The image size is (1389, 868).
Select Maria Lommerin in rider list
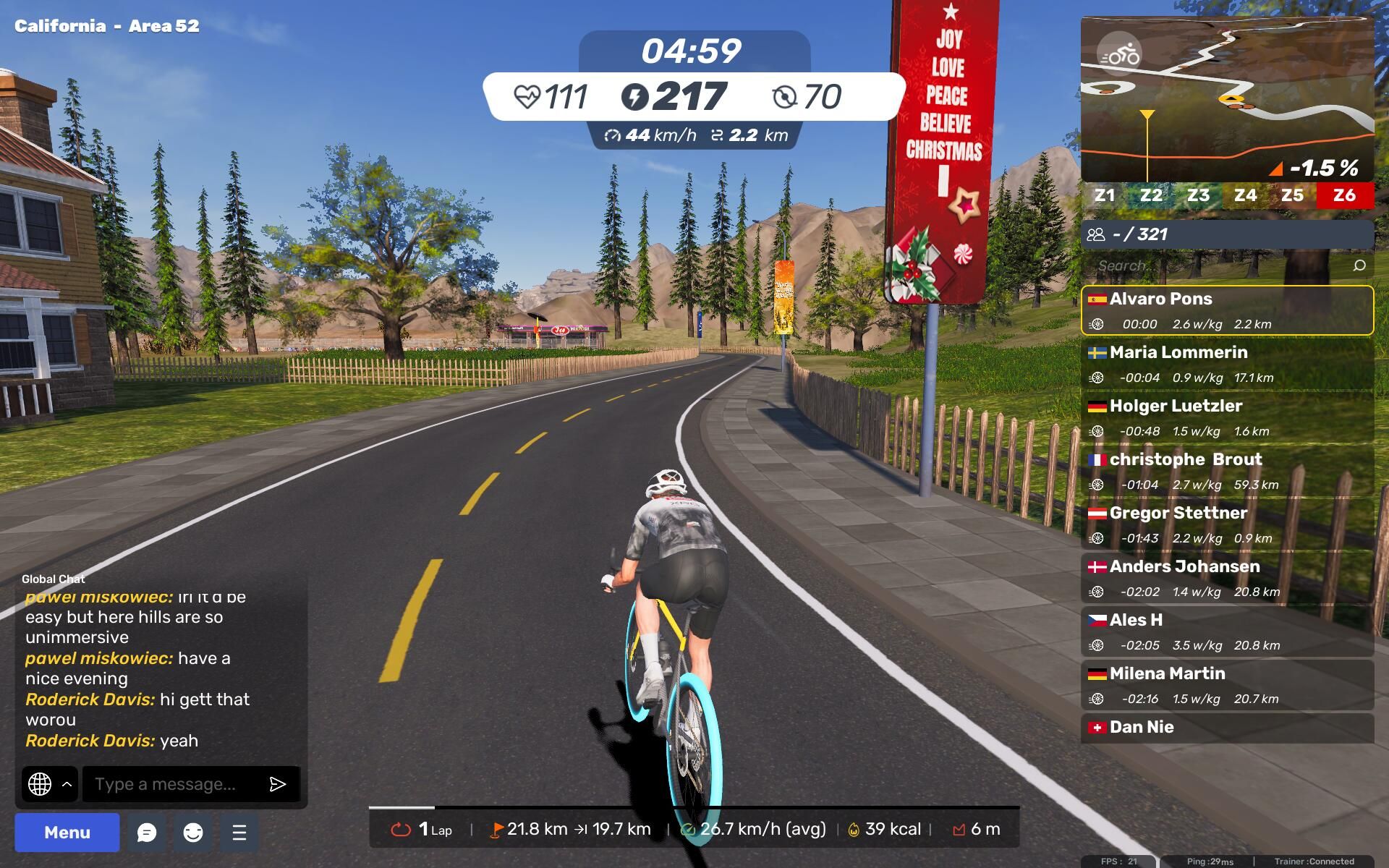pyautogui.click(x=1227, y=364)
